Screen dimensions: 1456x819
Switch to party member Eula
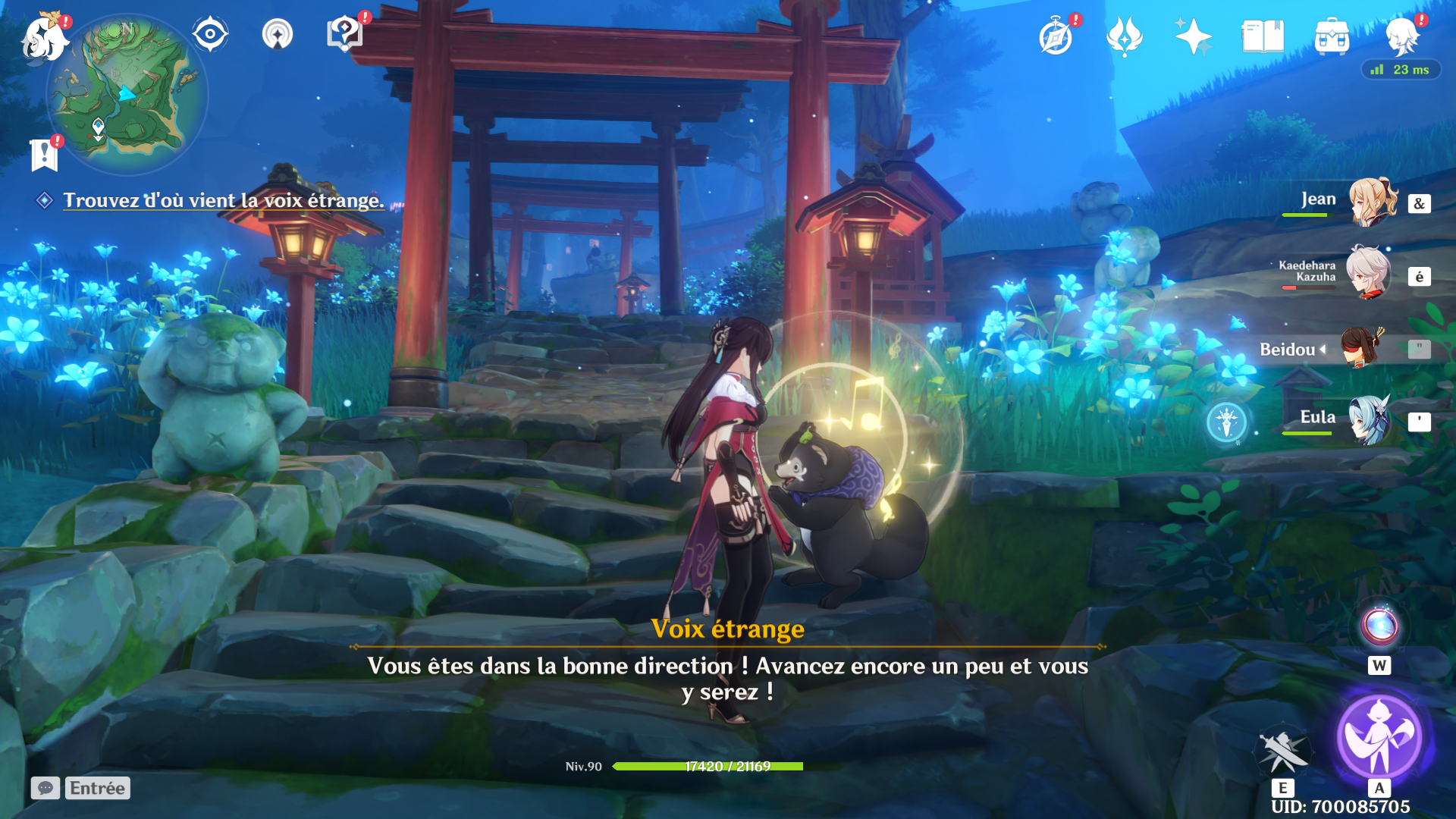pyautogui.click(x=1370, y=419)
